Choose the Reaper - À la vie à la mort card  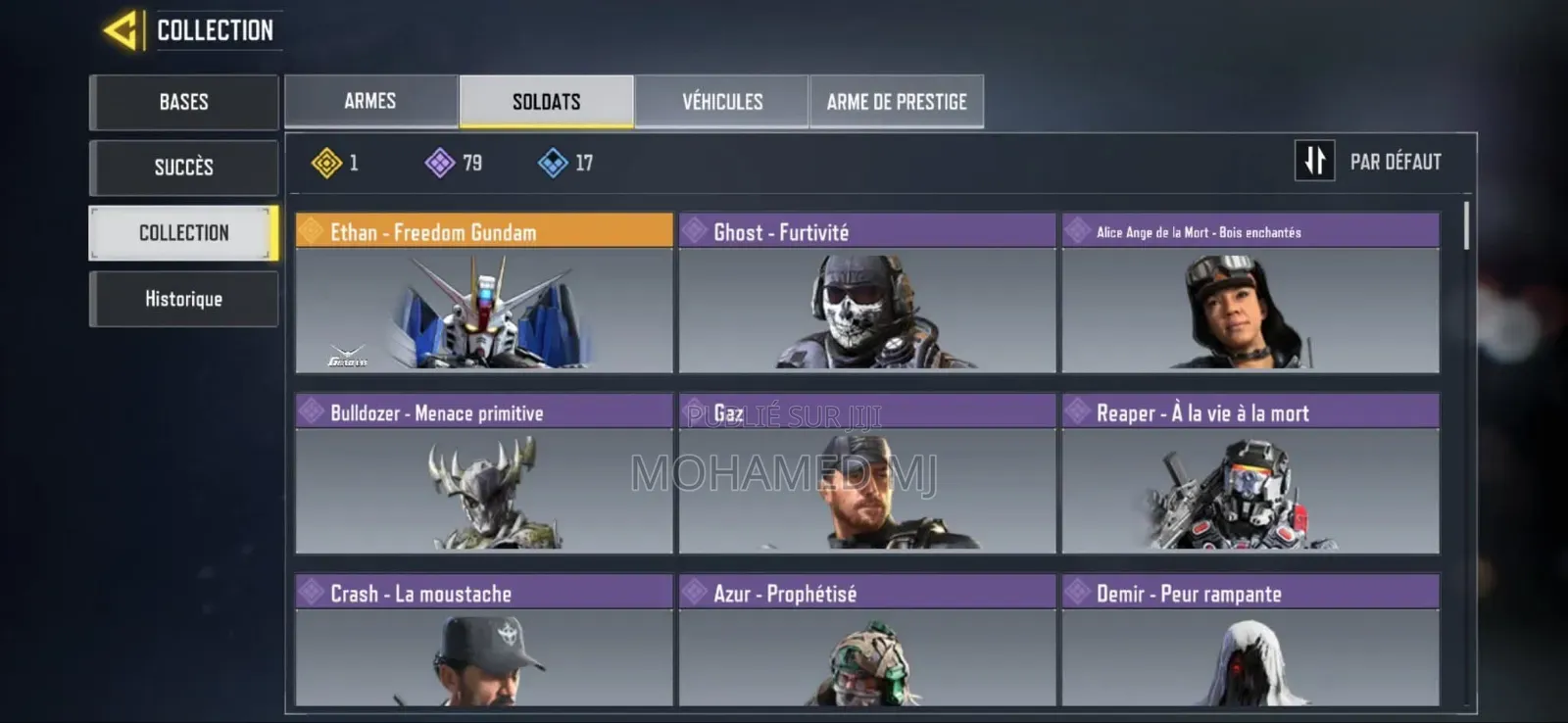coord(1250,474)
